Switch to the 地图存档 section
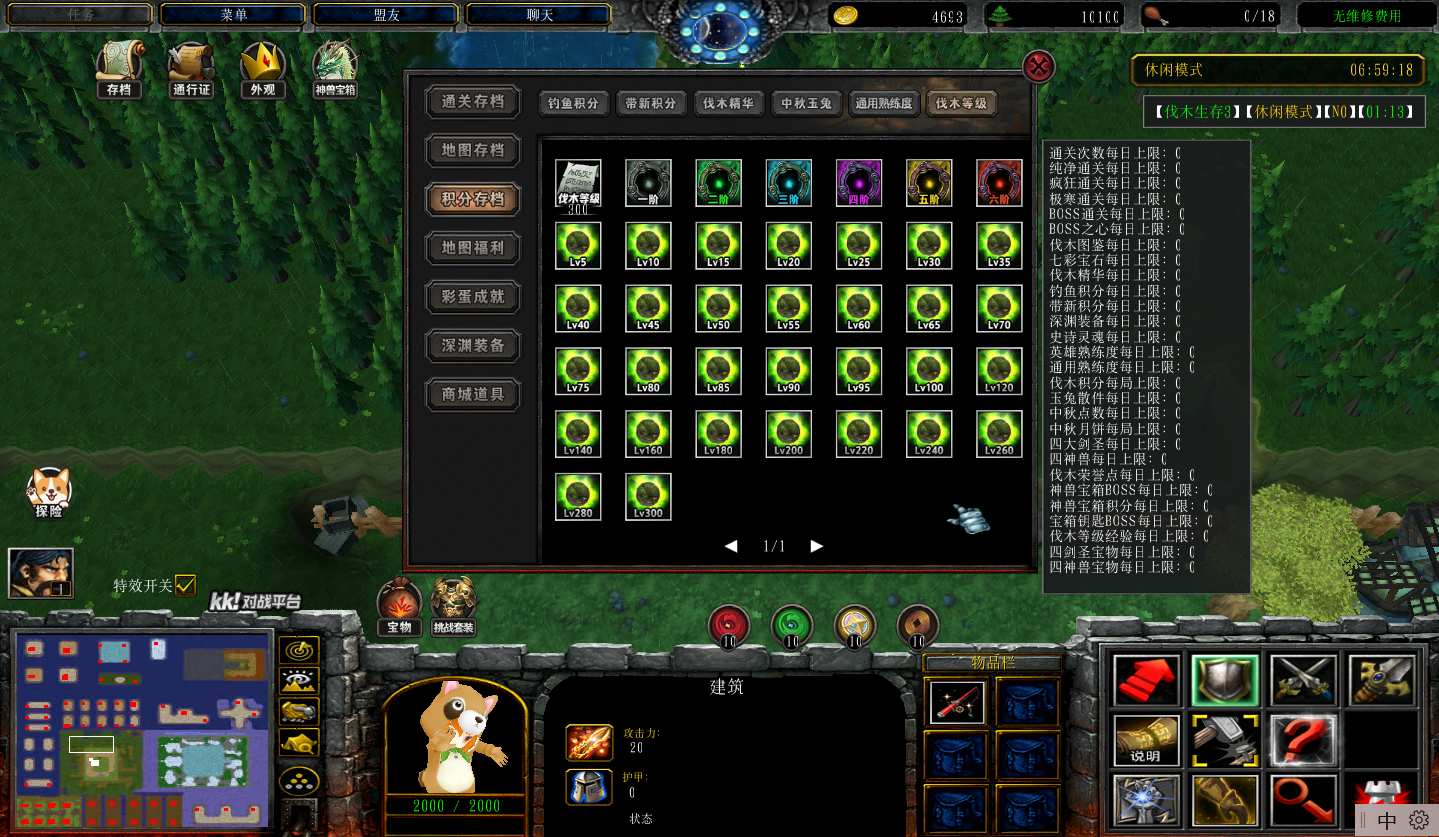The width and height of the screenshot is (1439, 837). coord(473,151)
